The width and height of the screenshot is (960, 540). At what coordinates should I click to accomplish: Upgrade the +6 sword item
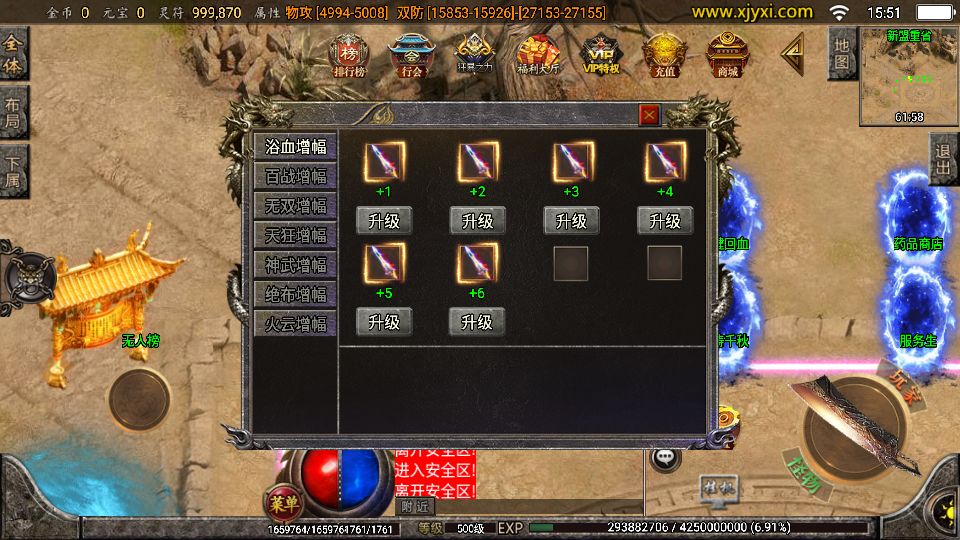pyautogui.click(x=477, y=322)
